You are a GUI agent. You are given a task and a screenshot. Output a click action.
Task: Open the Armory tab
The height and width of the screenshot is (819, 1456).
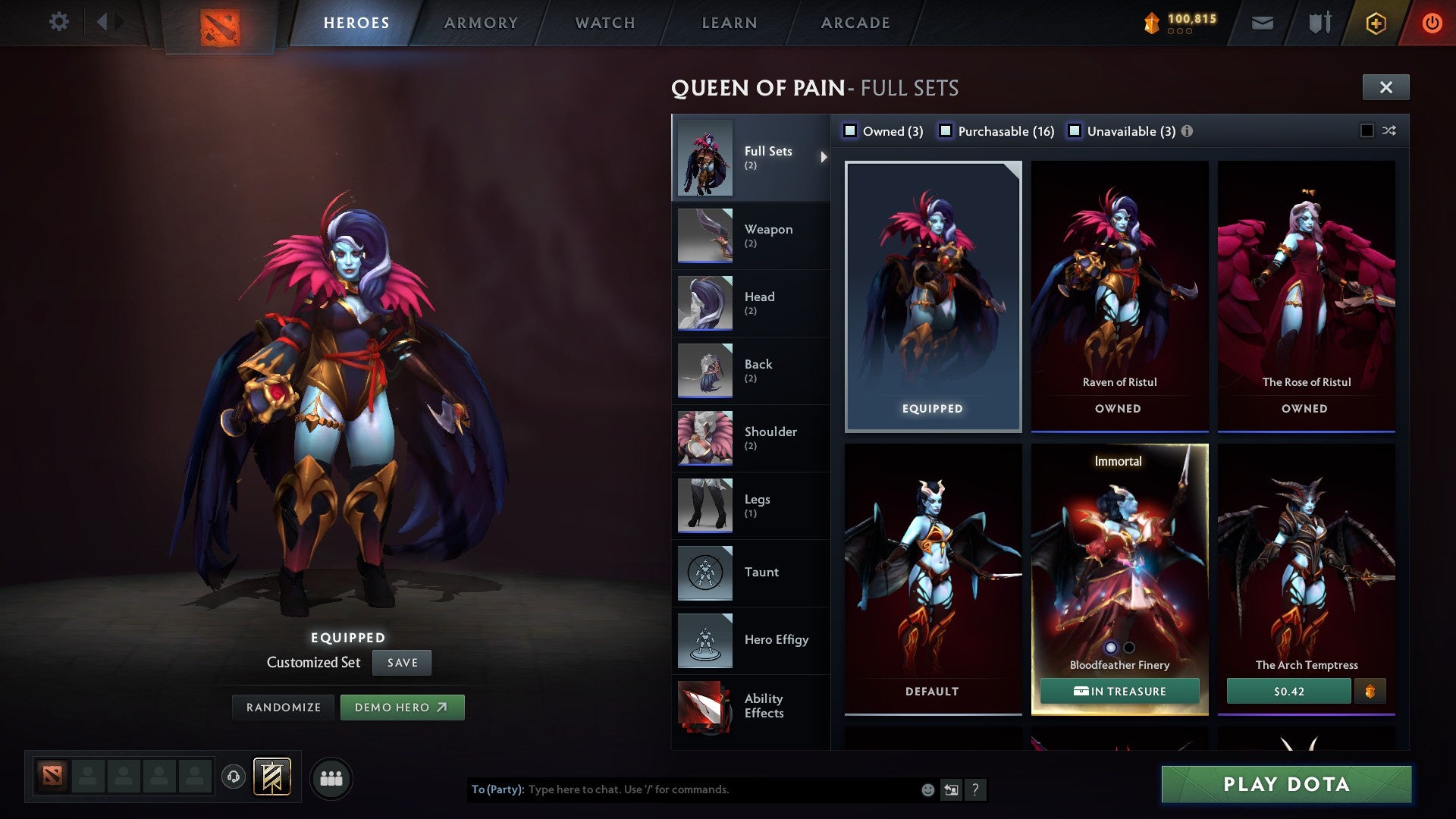[x=481, y=23]
